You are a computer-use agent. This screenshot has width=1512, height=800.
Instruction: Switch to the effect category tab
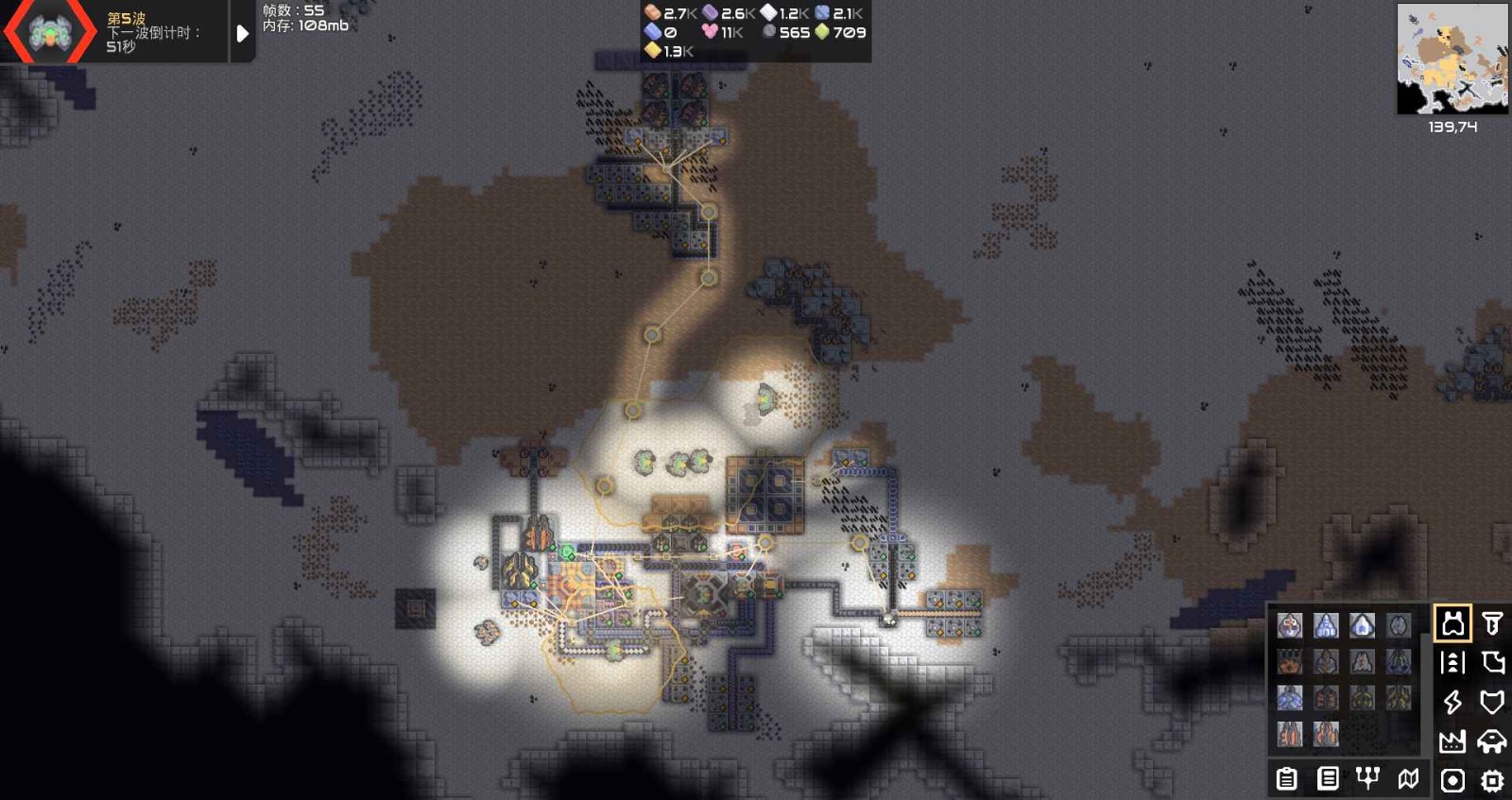(1451, 780)
